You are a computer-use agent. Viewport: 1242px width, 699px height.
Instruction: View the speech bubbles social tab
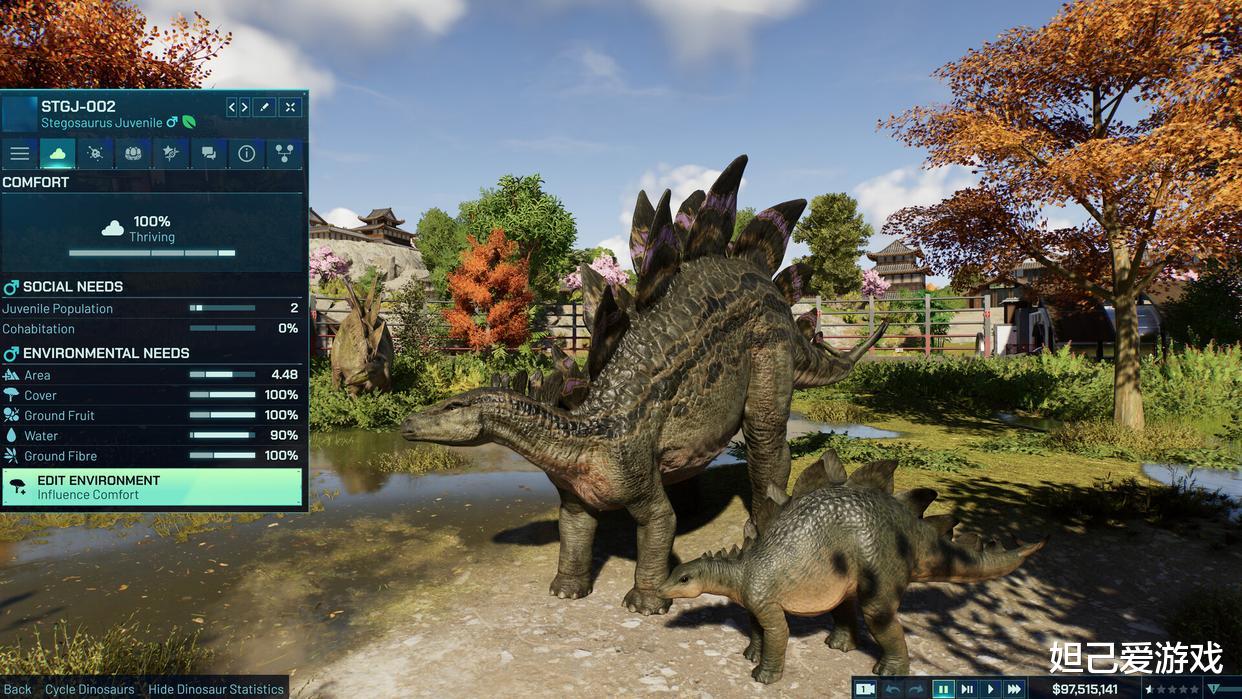pyautogui.click(x=208, y=153)
